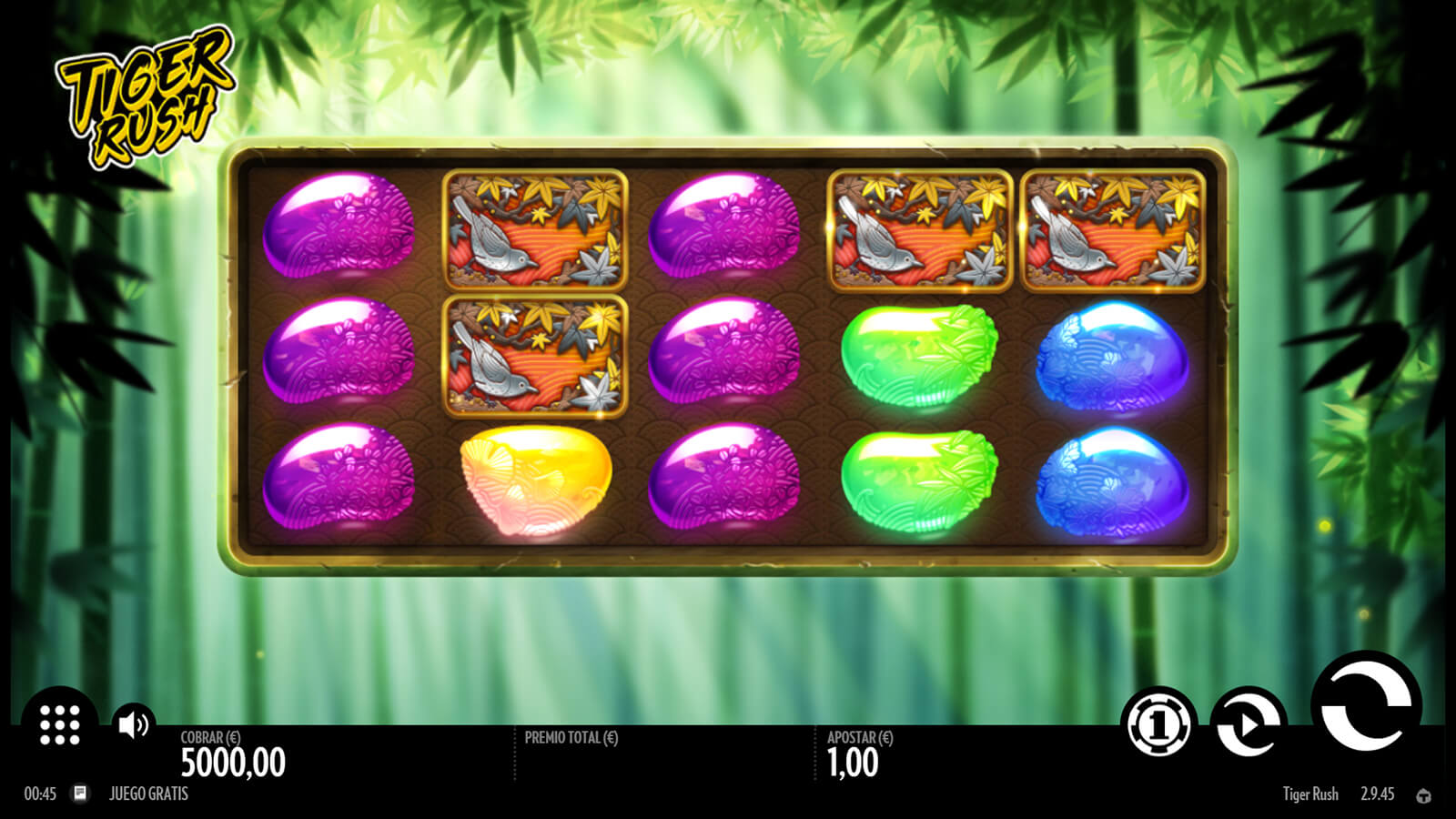Start autoplay mode
This screenshot has height=819, width=1456.
click(1248, 724)
